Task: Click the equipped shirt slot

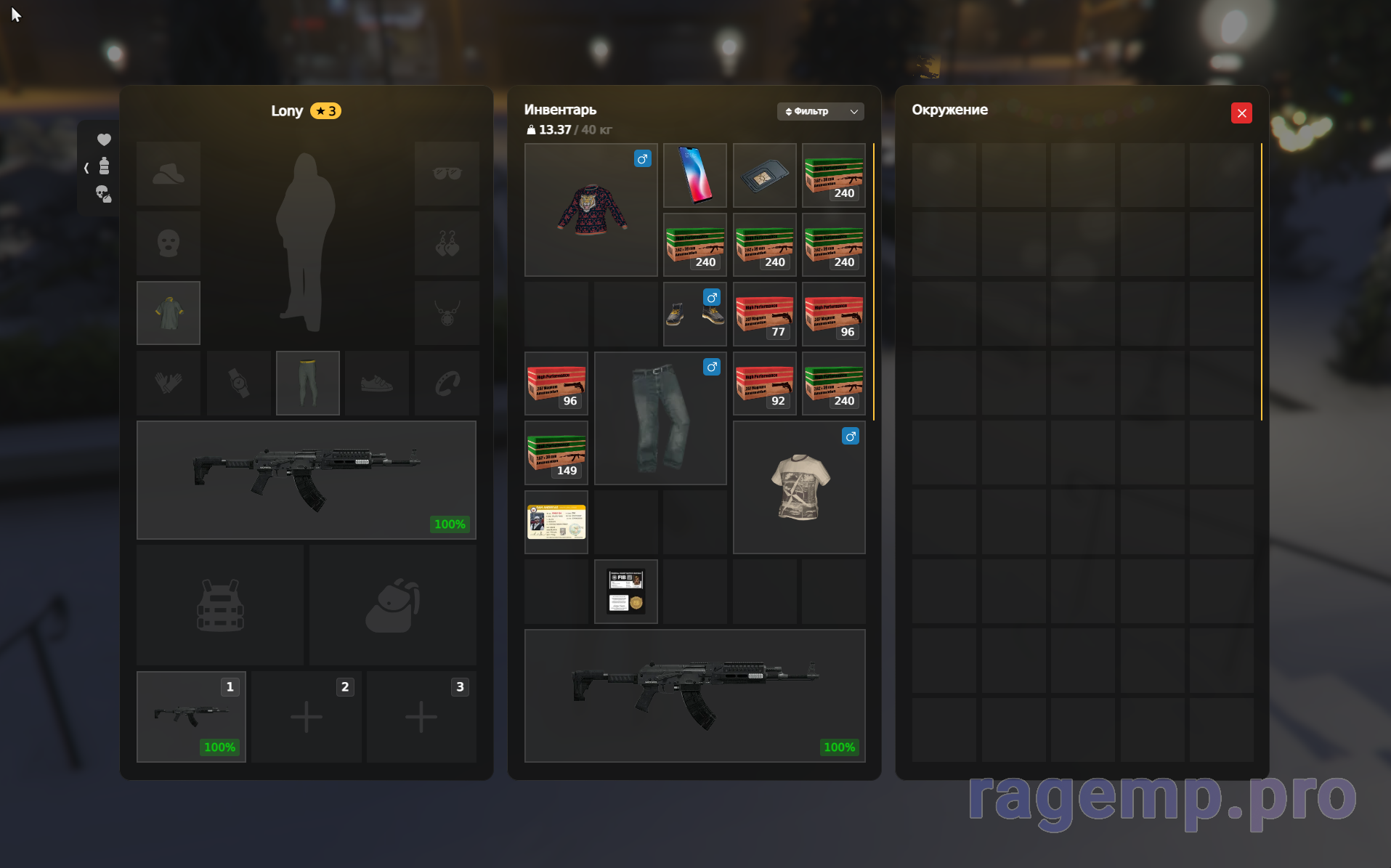Action: pos(168,313)
